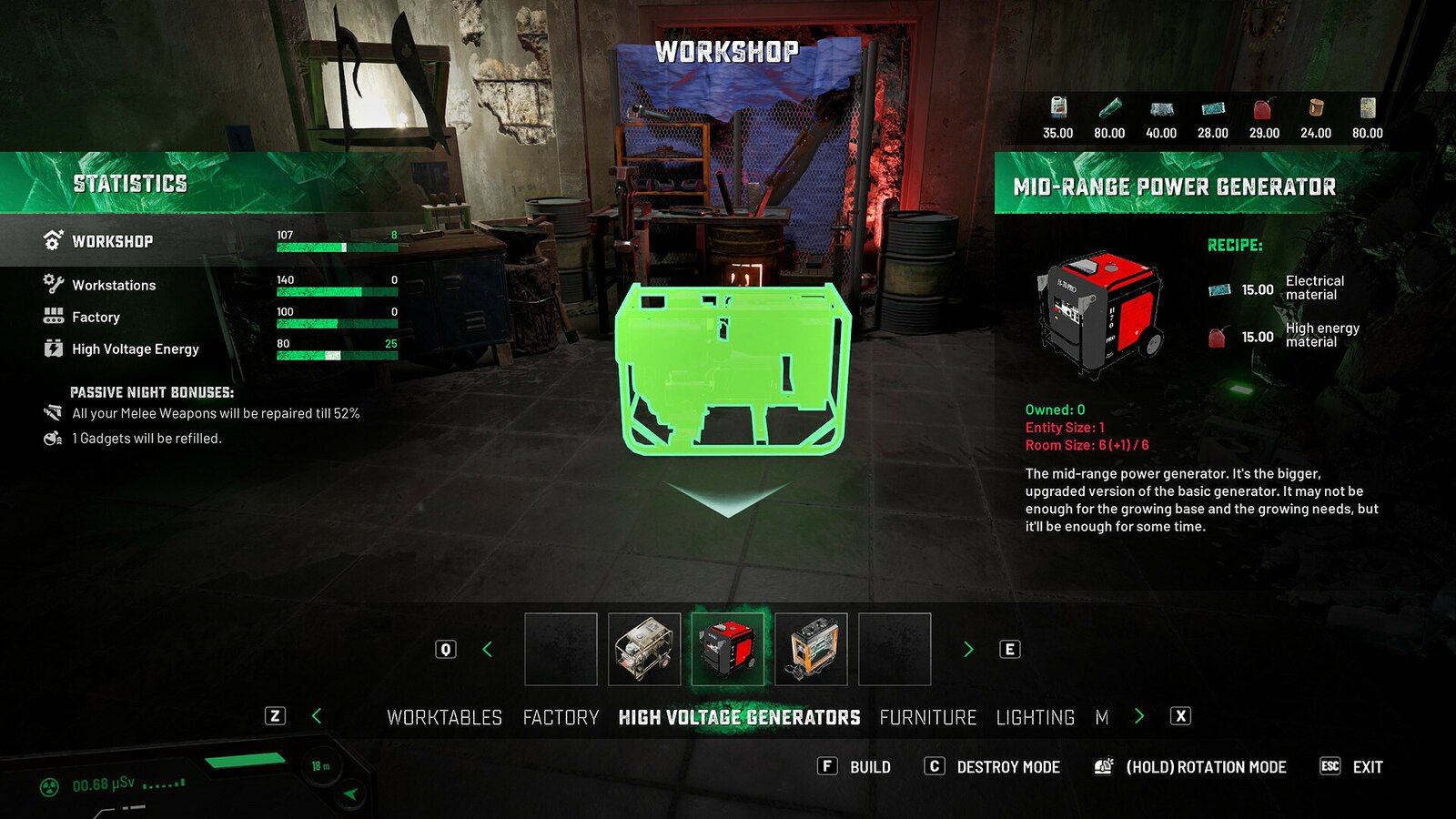Click the Workstations wrench icon
Viewport: 1456px width, 819px height.
(x=52, y=284)
